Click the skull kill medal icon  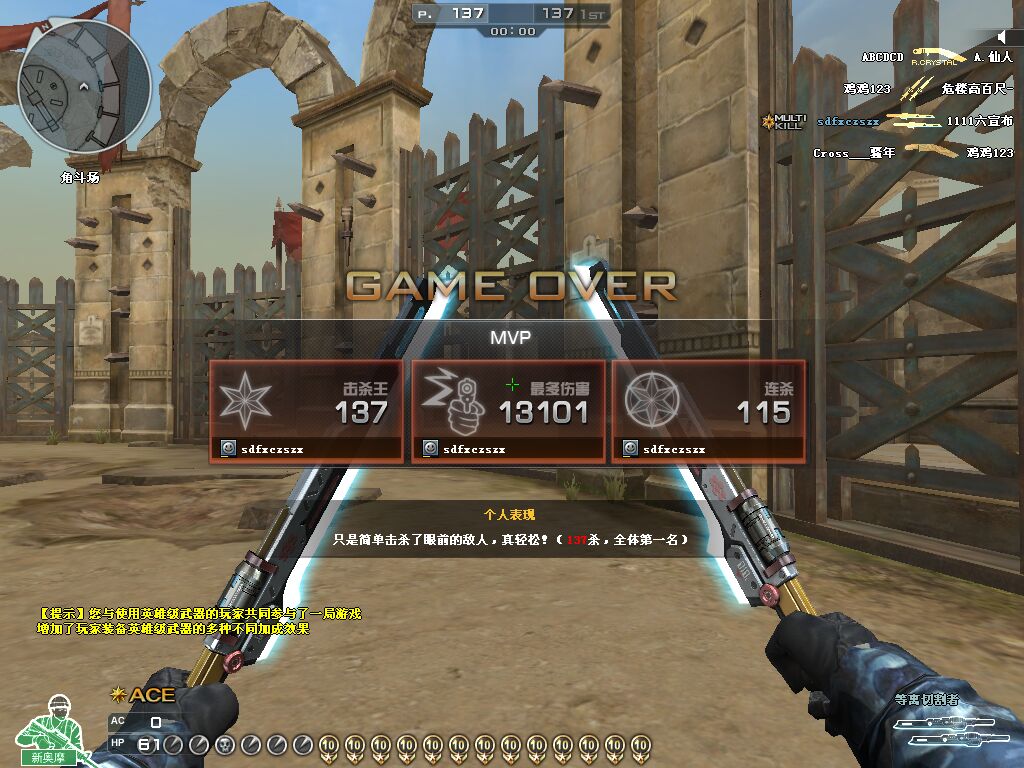pyautogui.click(x=223, y=744)
